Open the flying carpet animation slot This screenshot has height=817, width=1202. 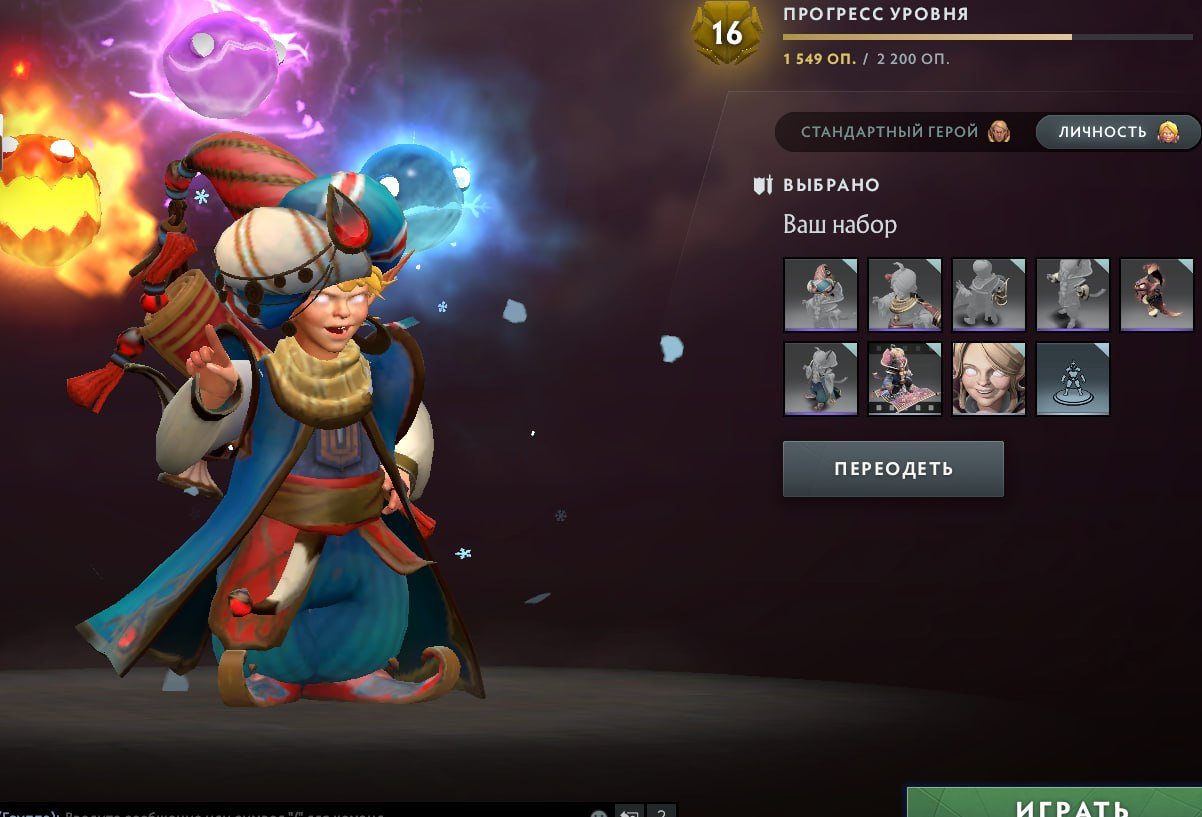[x=904, y=378]
